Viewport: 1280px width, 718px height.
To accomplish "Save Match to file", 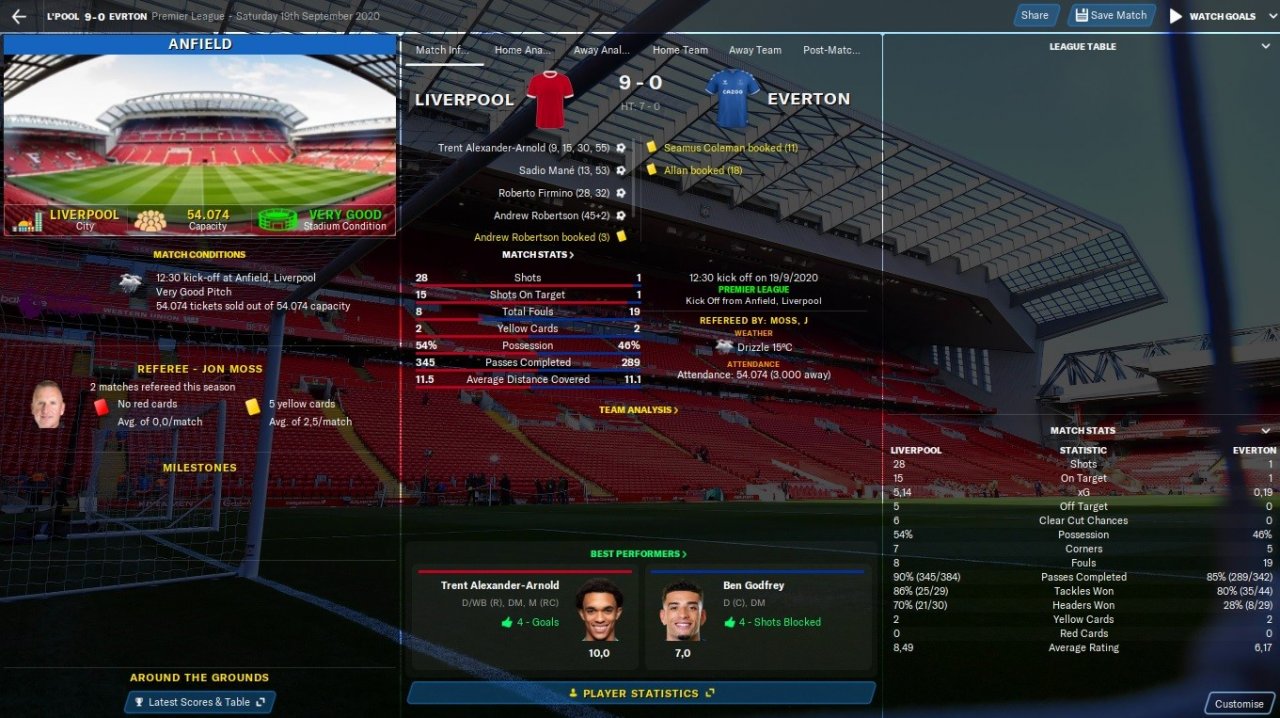I will coord(1111,15).
